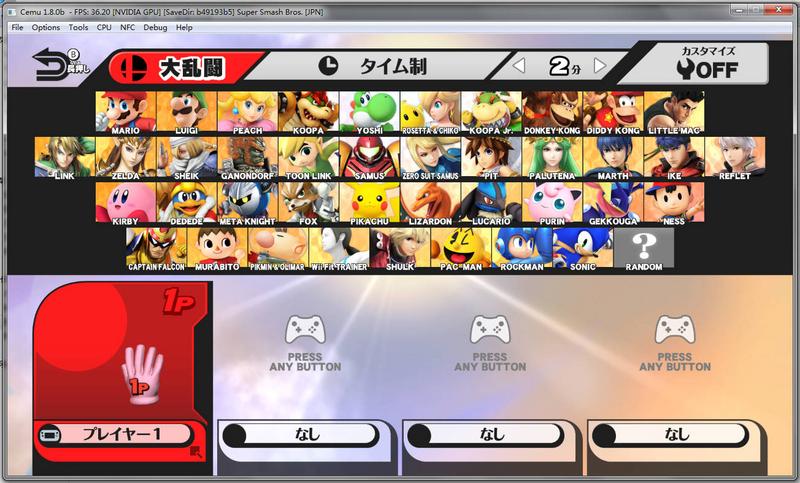The height and width of the screenshot is (483, 800).
Task: Select Little Mac's portrait
Action: point(674,112)
